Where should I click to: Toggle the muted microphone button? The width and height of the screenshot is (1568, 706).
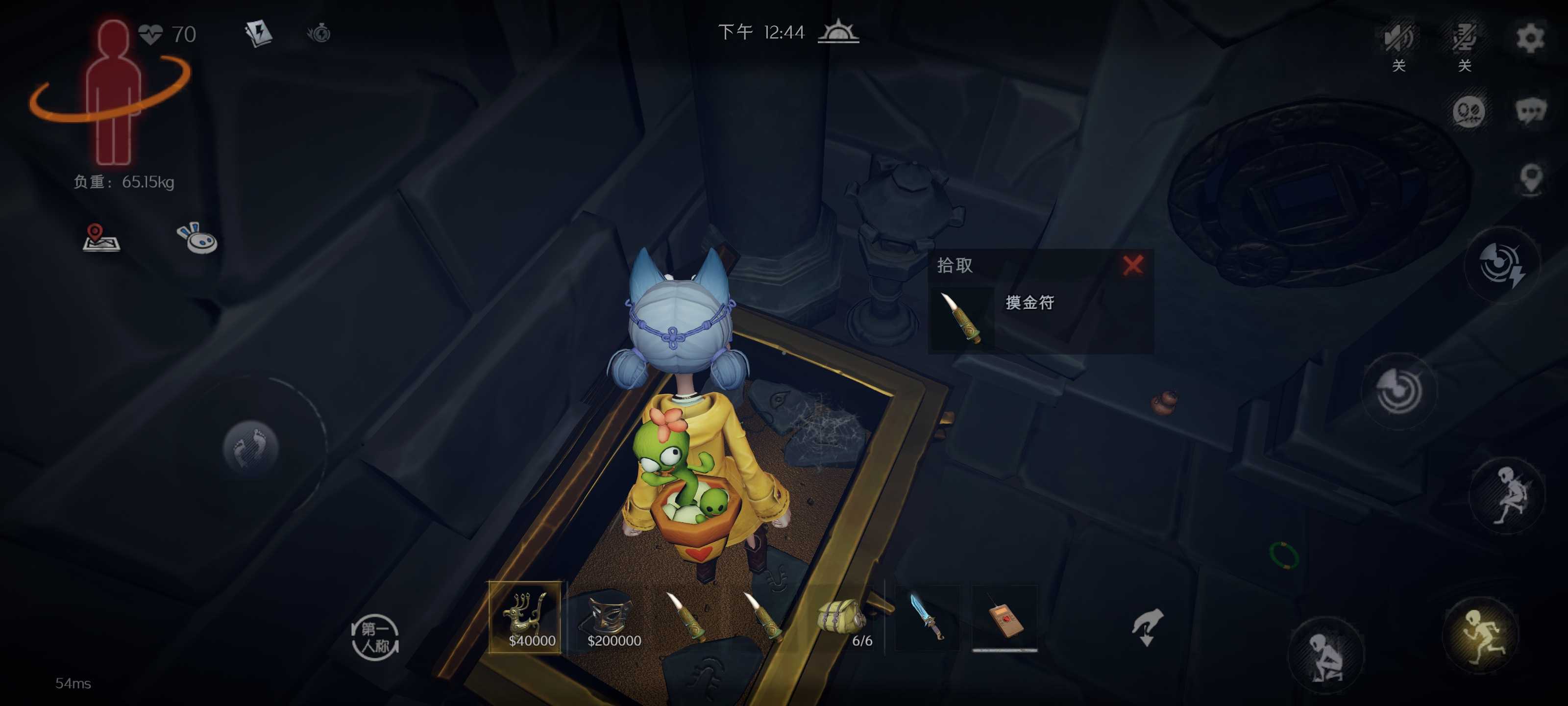[x=1464, y=38]
